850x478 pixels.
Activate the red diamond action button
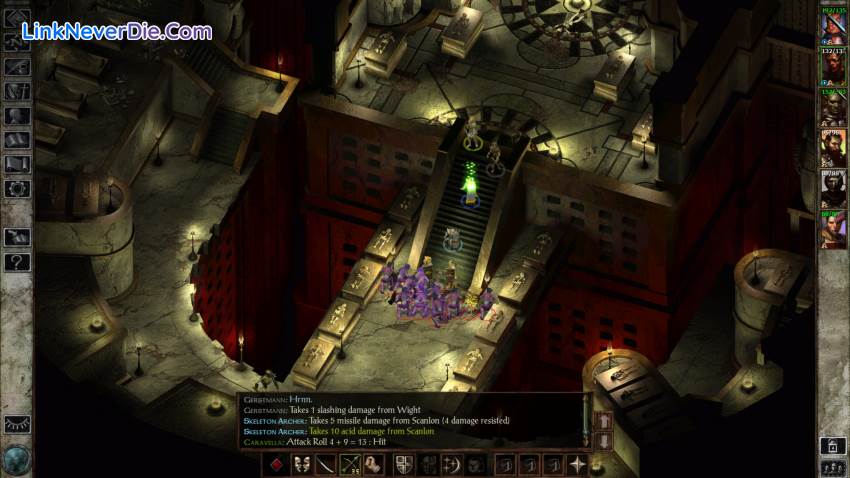(x=277, y=464)
